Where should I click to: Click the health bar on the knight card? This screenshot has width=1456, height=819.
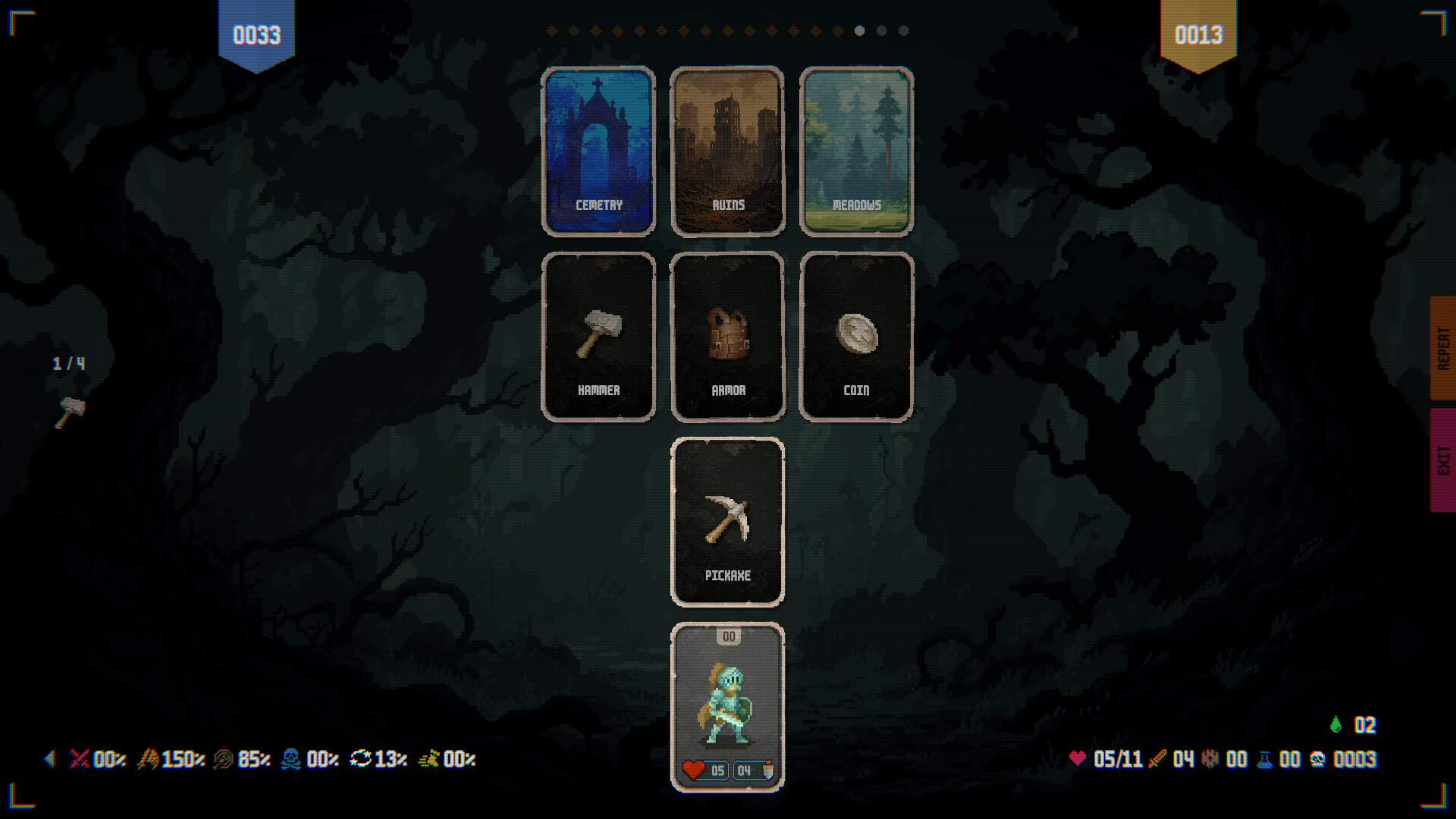coord(705,771)
